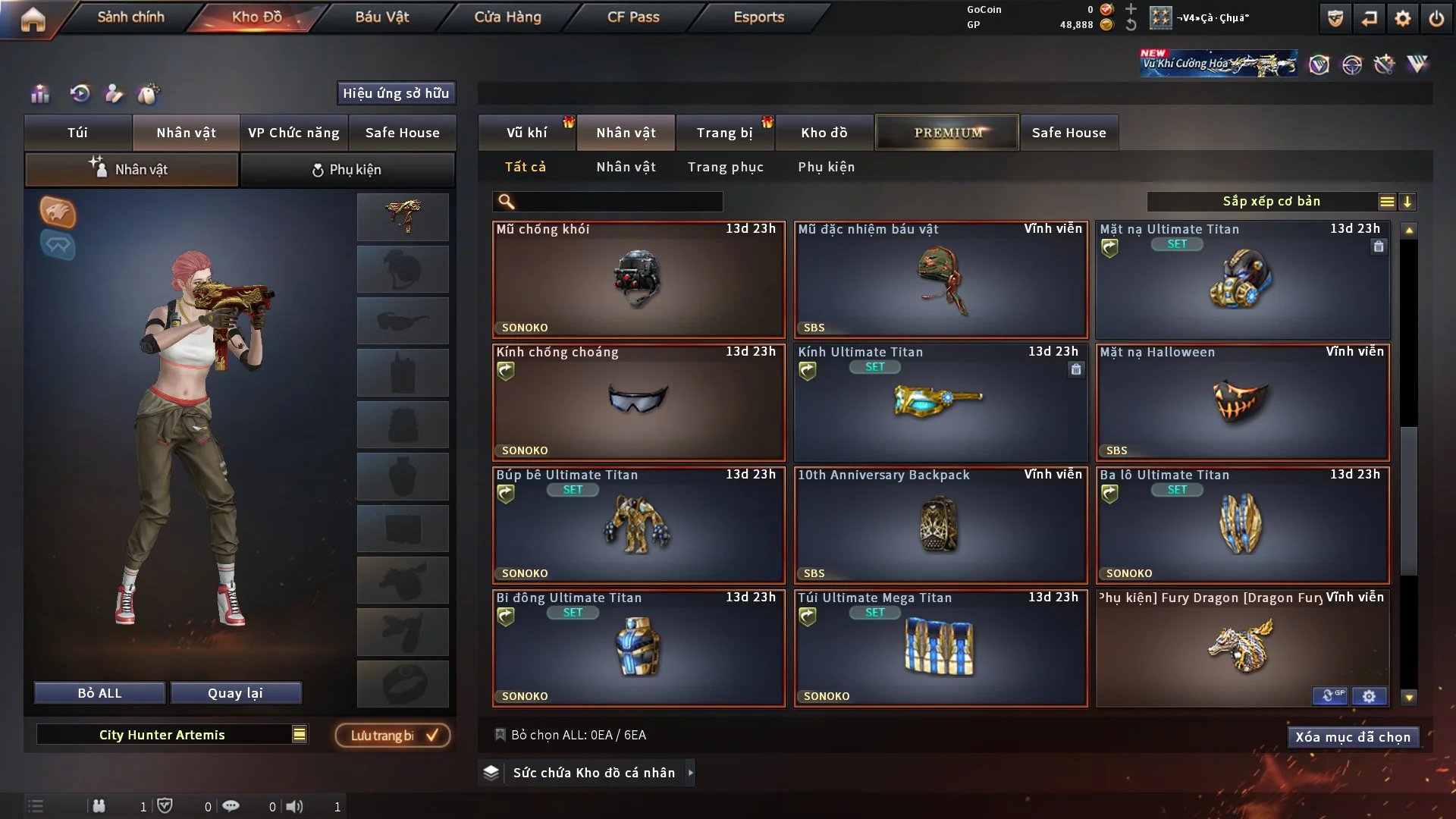The image size is (1456, 819).
Task: Select the Túi Ultimate Mega Titan item
Action: (940, 648)
